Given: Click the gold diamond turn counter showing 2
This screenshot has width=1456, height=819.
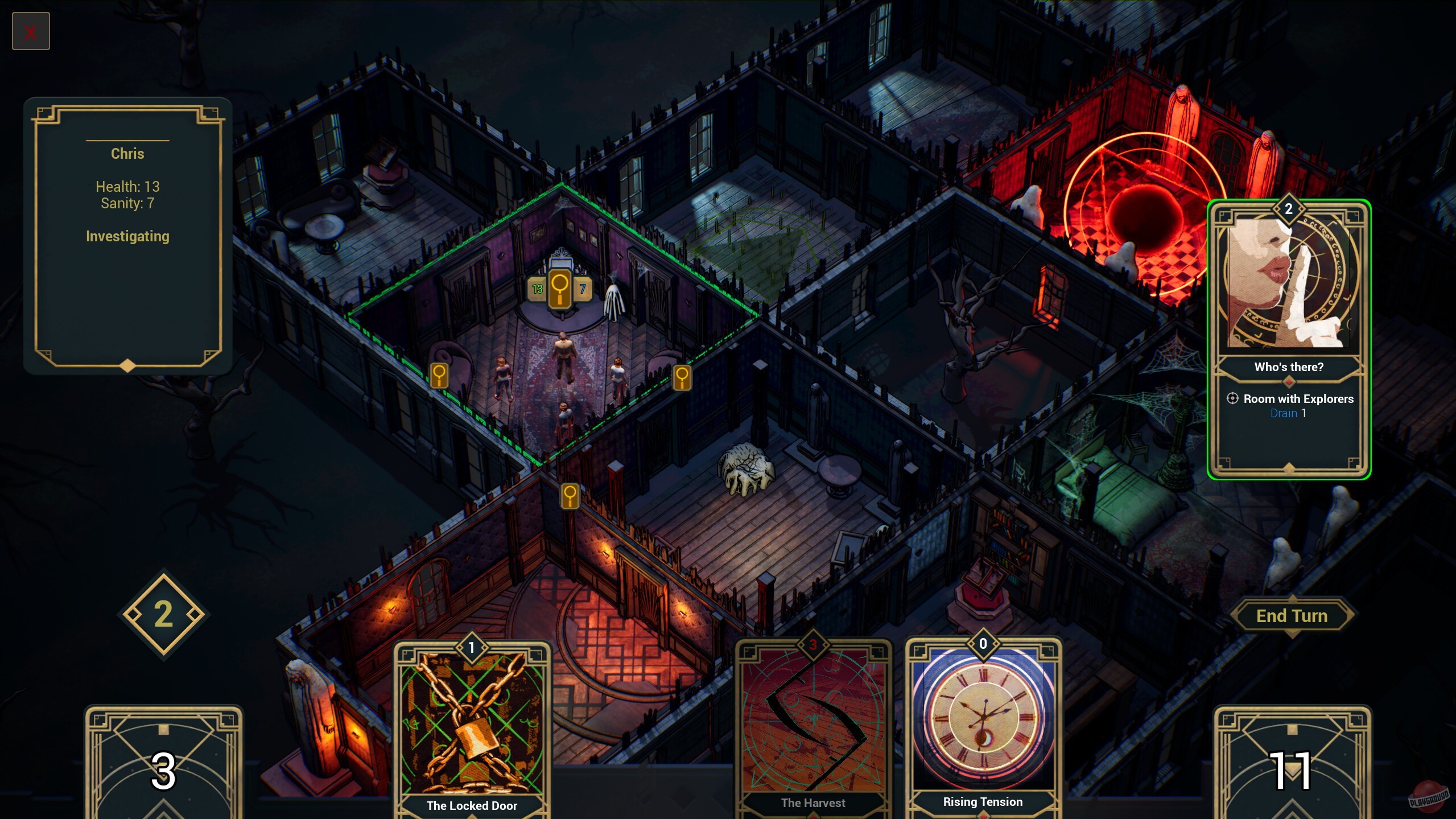Looking at the screenshot, I should click(163, 615).
